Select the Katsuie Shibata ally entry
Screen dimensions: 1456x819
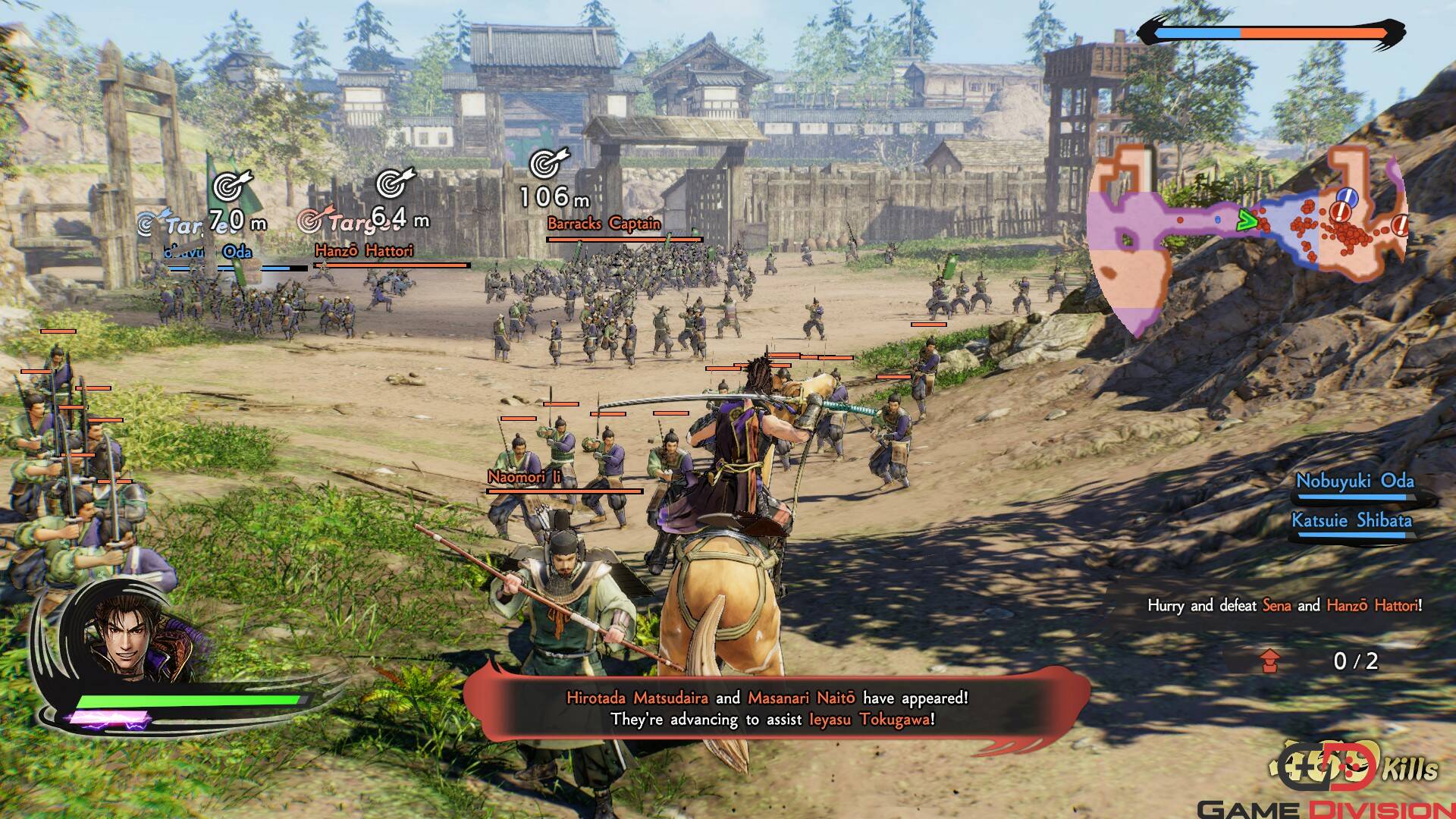1351,521
